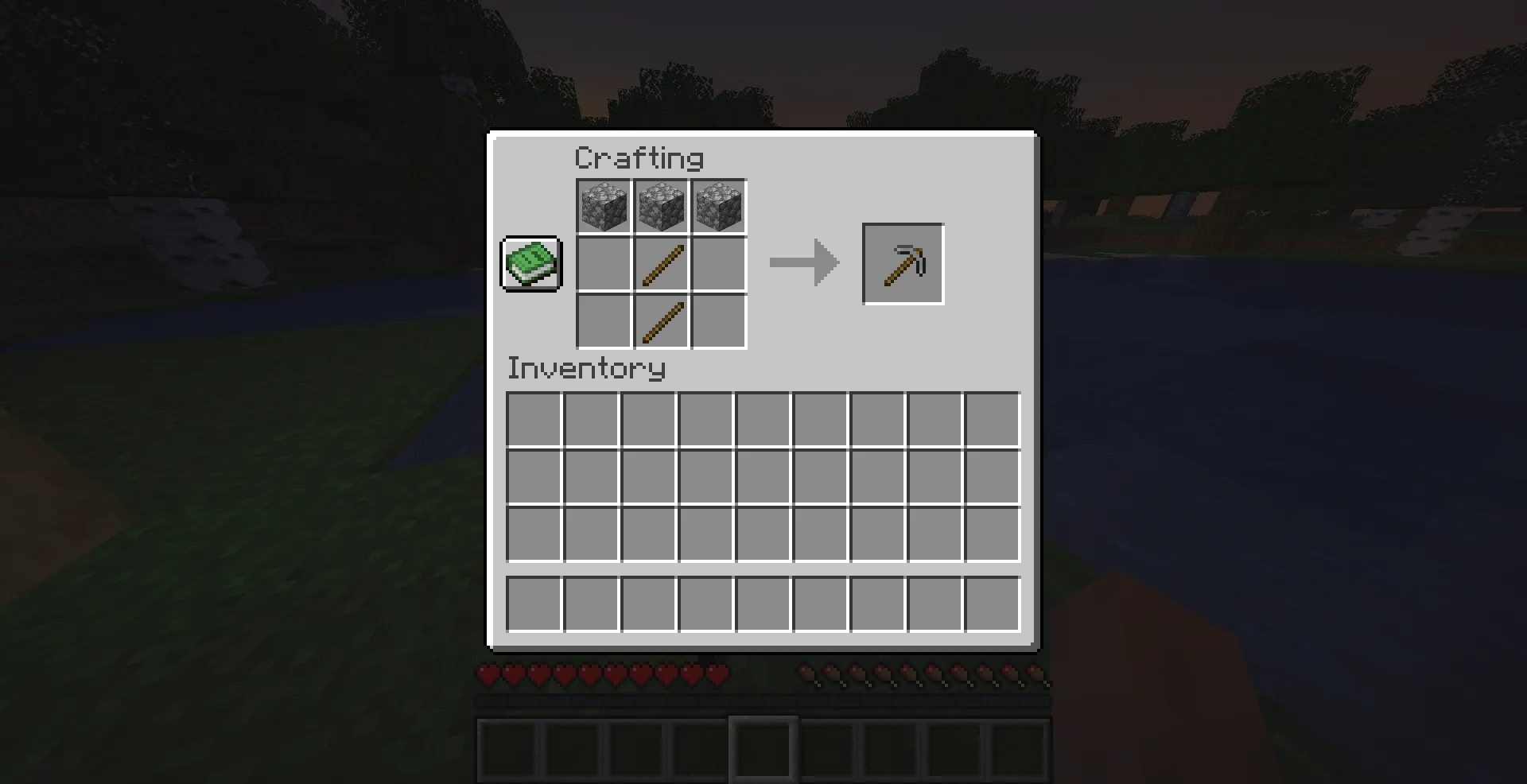Viewport: 1527px width, 784px height.
Task: Take the cobblestone in the top-right crafting slot
Action: click(x=718, y=208)
